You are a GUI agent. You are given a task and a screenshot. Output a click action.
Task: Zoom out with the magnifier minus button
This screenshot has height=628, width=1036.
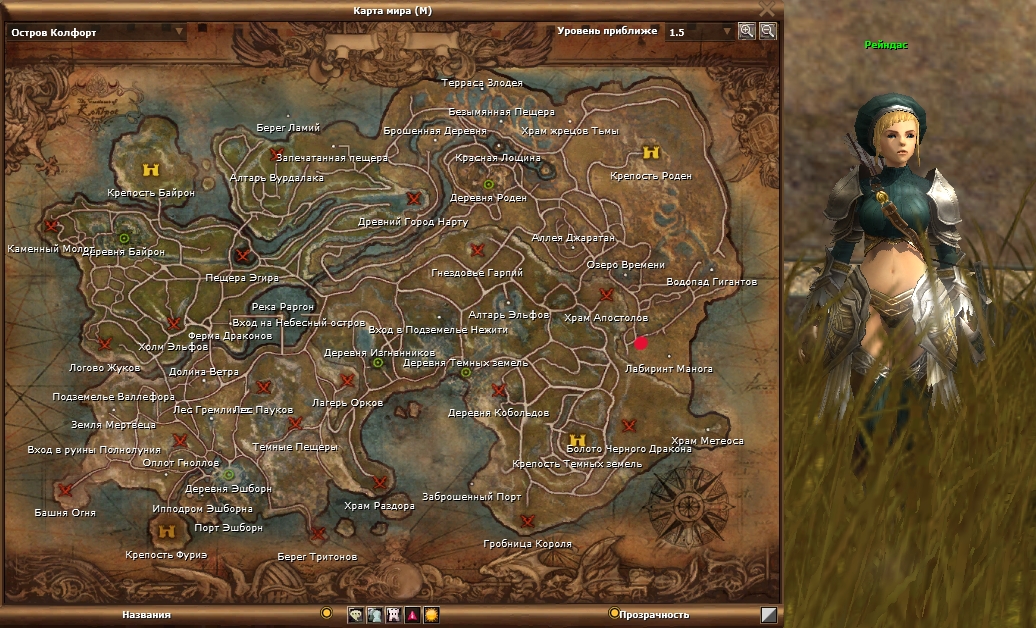pyautogui.click(x=767, y=31)
